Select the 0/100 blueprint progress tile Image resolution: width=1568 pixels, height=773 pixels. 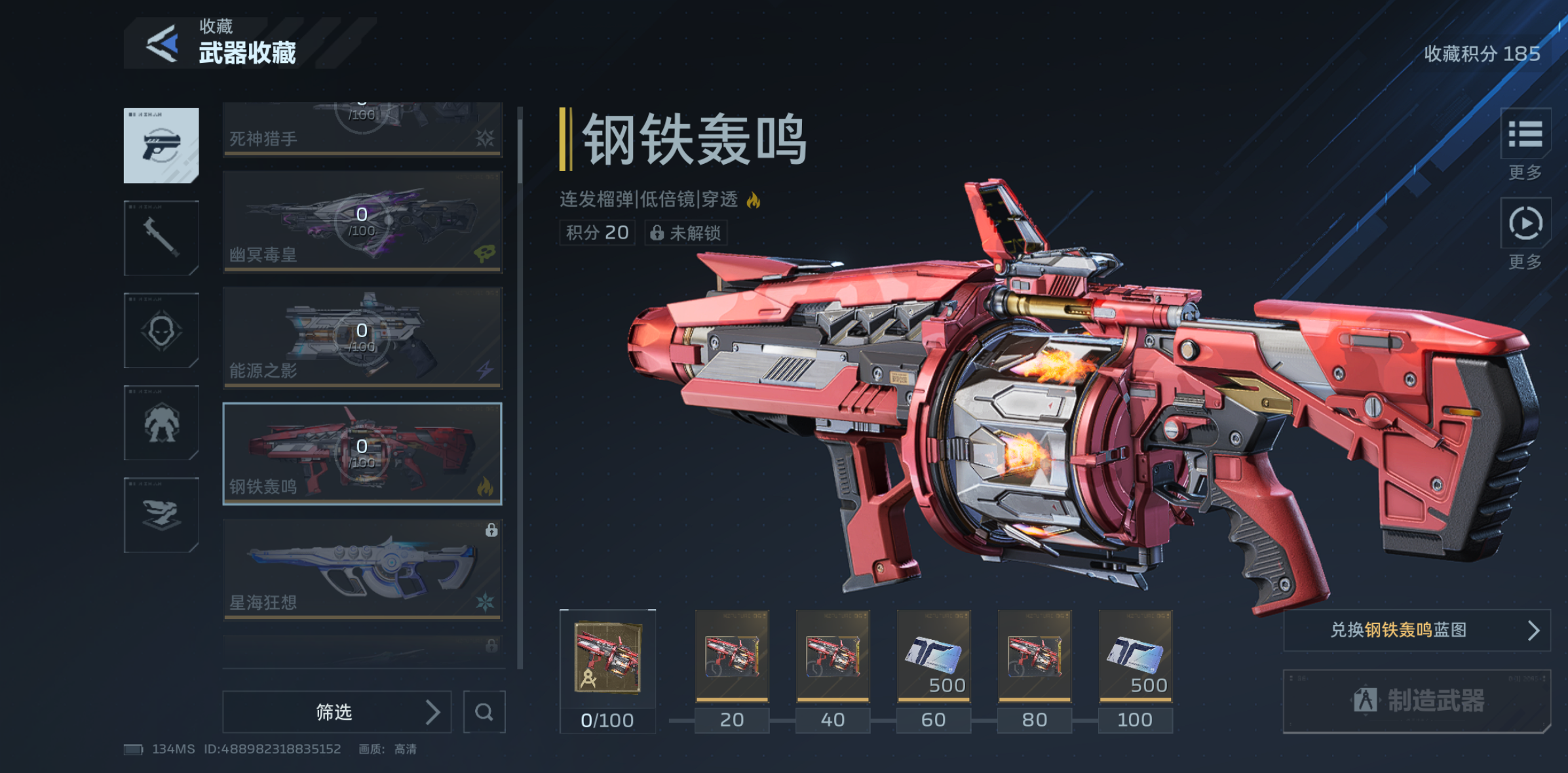tap(607, 656)
